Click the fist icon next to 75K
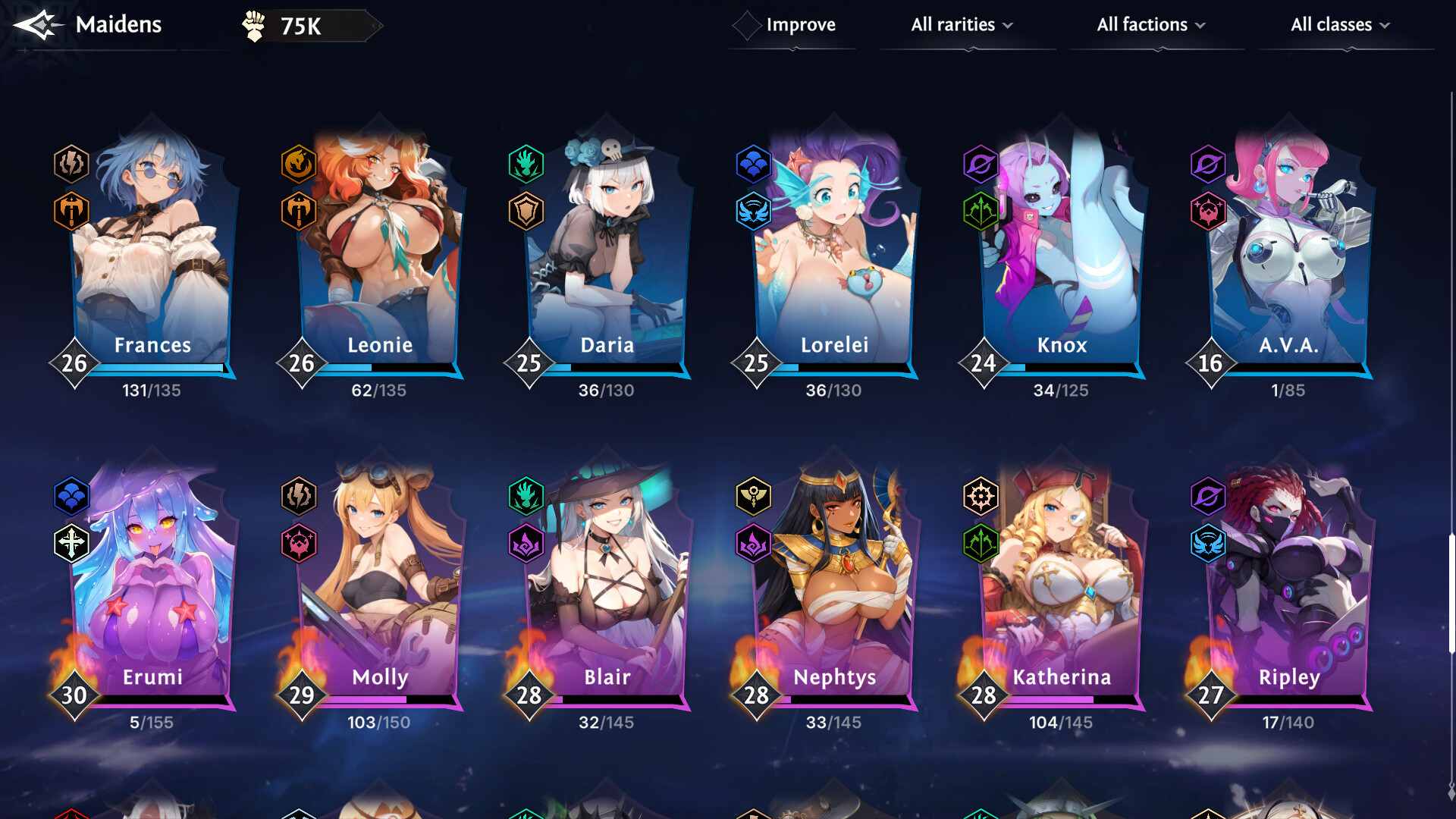 click(254, 24)
